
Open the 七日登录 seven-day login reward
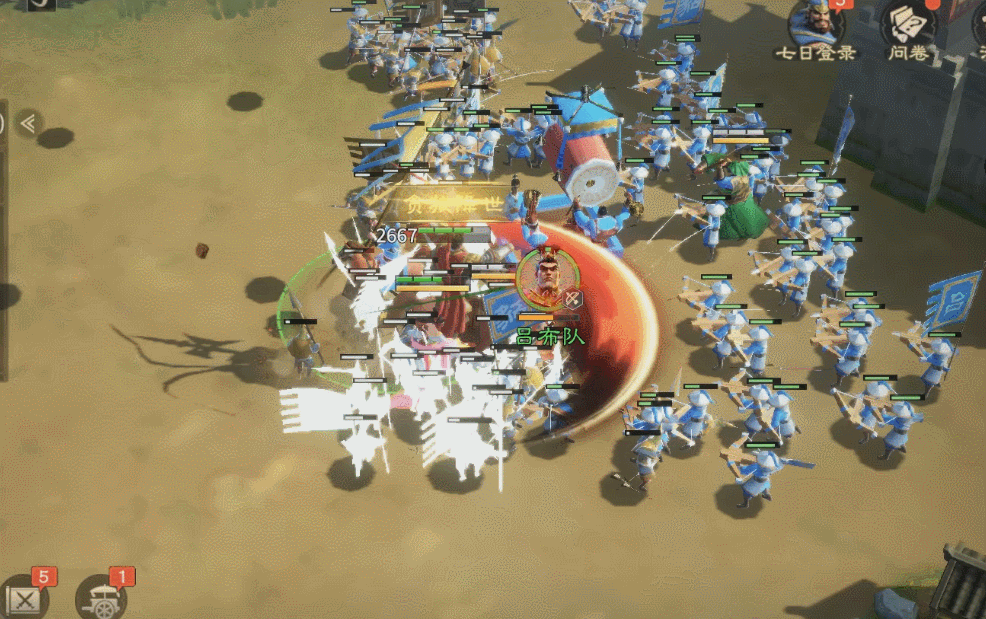(817, 24)
